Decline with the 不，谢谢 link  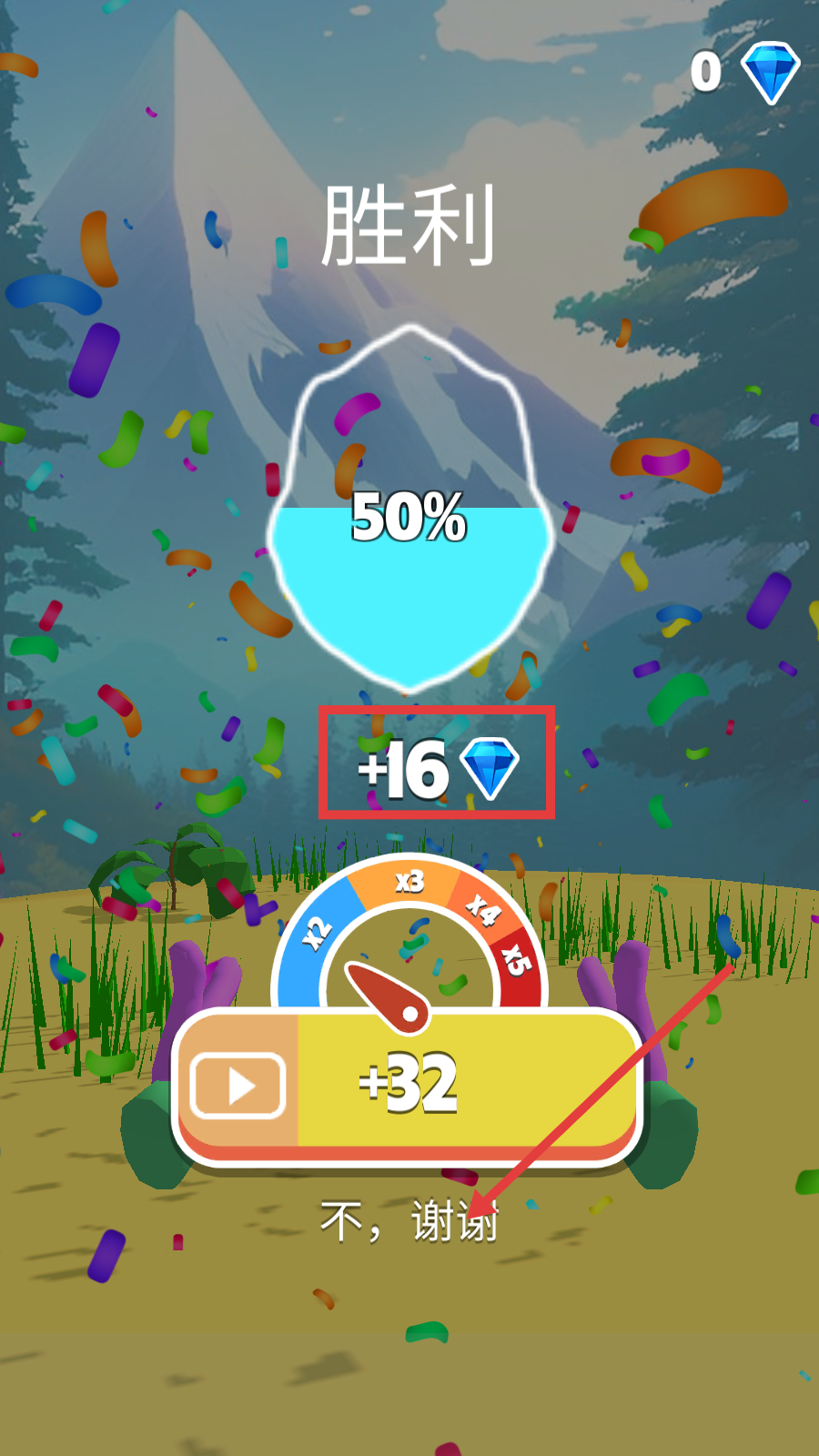click(x=409, y=1220)
